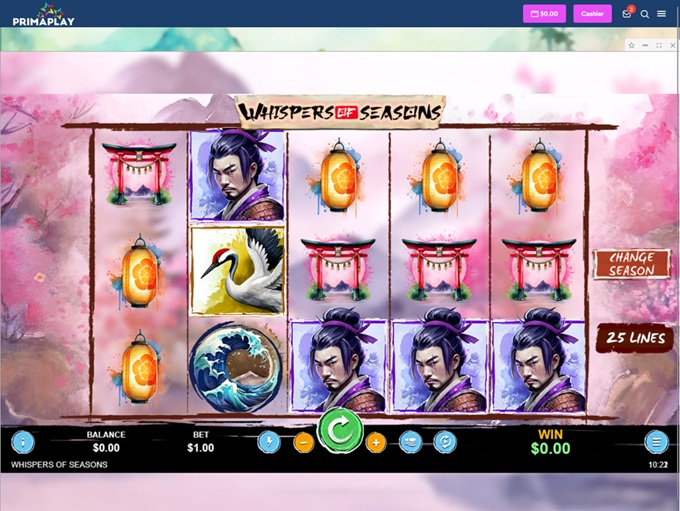
Task: Click the stacked cards icon beside the plus button
Action: click(410, 442)
